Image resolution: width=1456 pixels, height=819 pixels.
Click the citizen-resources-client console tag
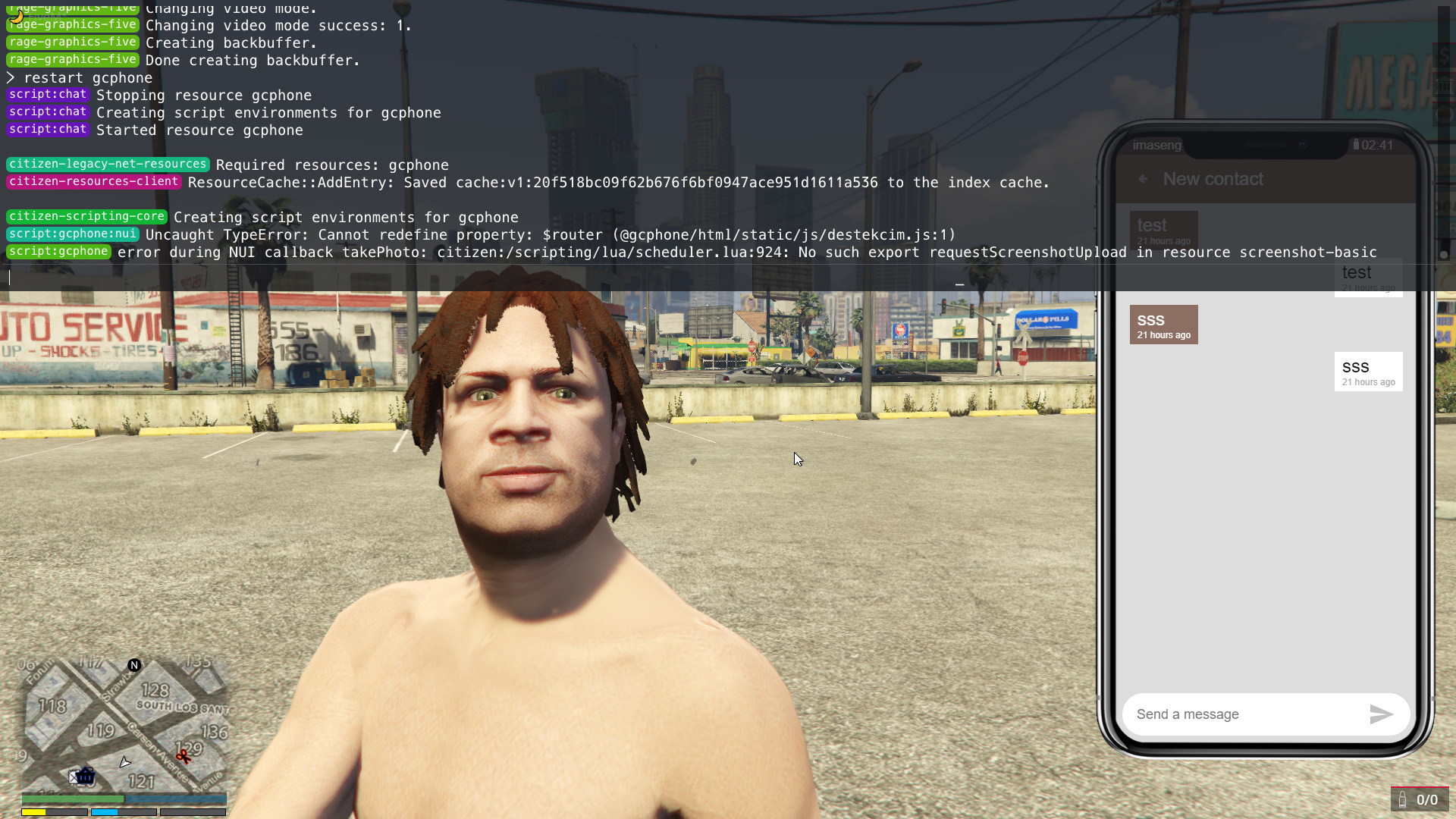[x=93, y=182]
